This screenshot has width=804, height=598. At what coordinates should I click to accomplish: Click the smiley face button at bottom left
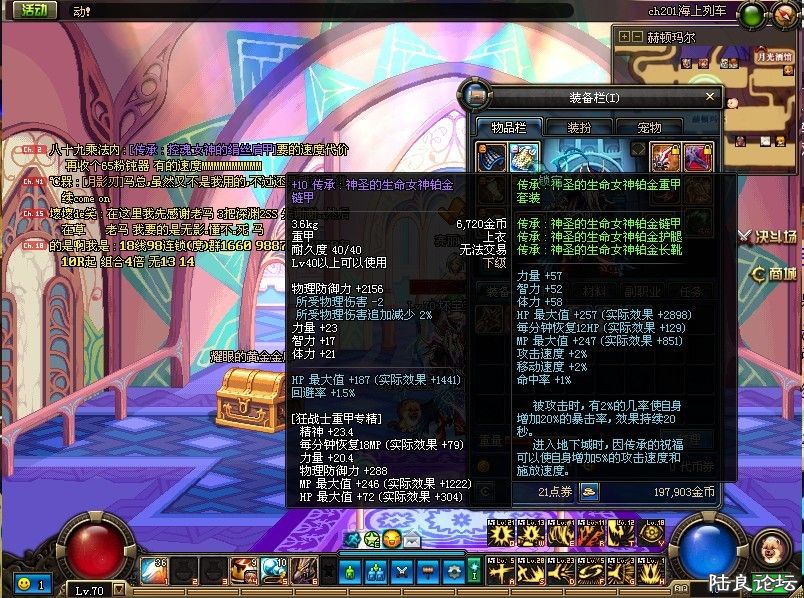(24, 583)
